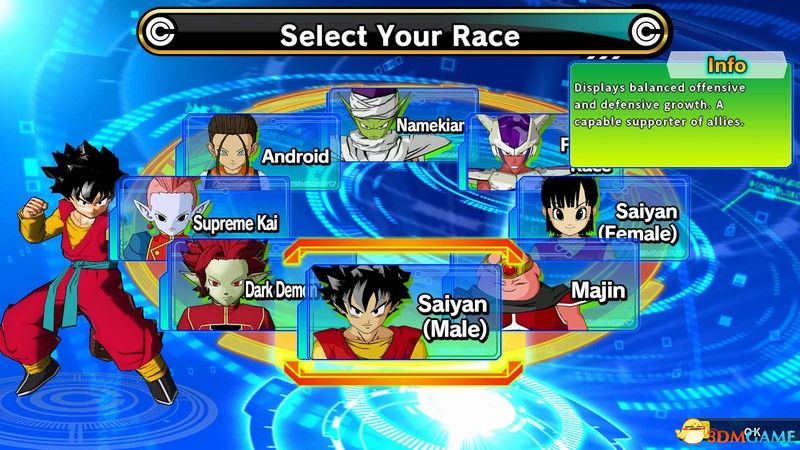The width and height of the screenshot is (800, 450).
Task: Pick the Majin race
Action: click(x=570, y=290)
